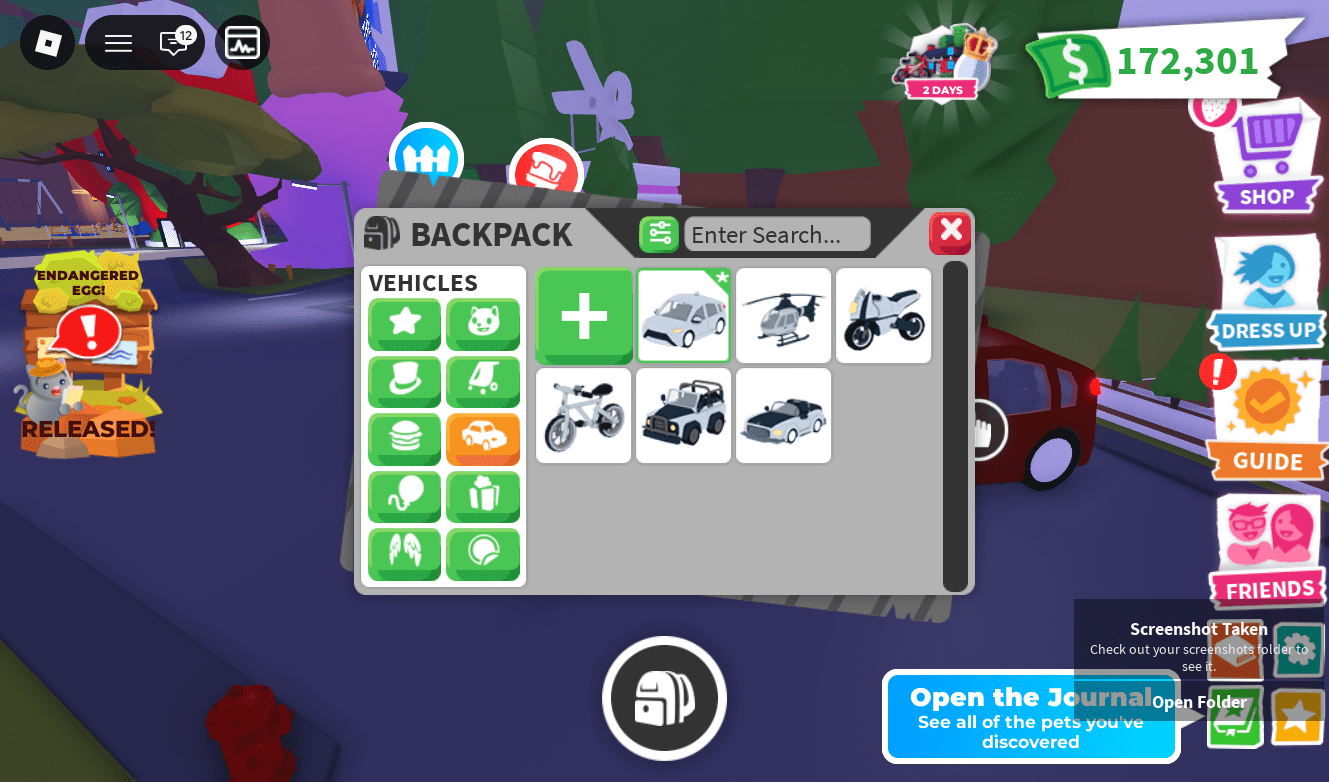Select the helicopter thumbnail in vehicles

pyautogui.click(x=783, y=315)
